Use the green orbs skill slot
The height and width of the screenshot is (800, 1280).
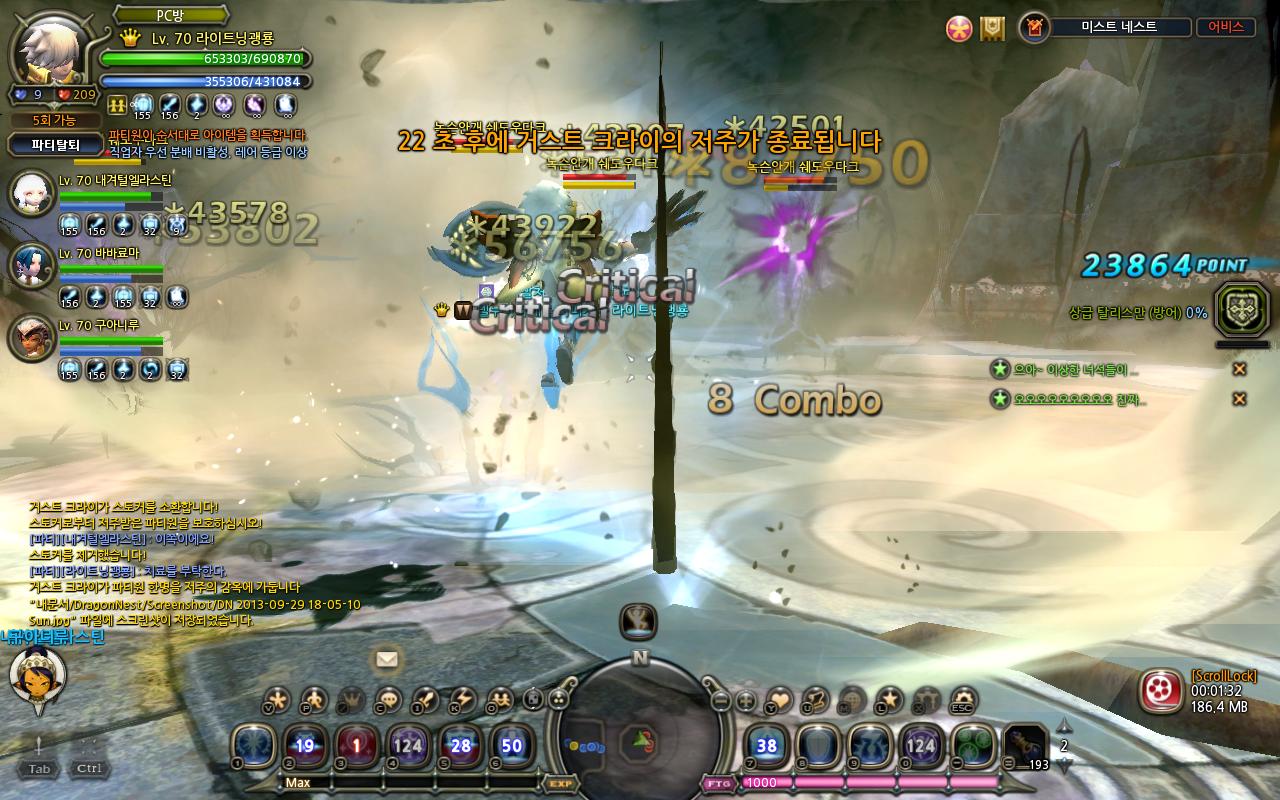point(972,745)
